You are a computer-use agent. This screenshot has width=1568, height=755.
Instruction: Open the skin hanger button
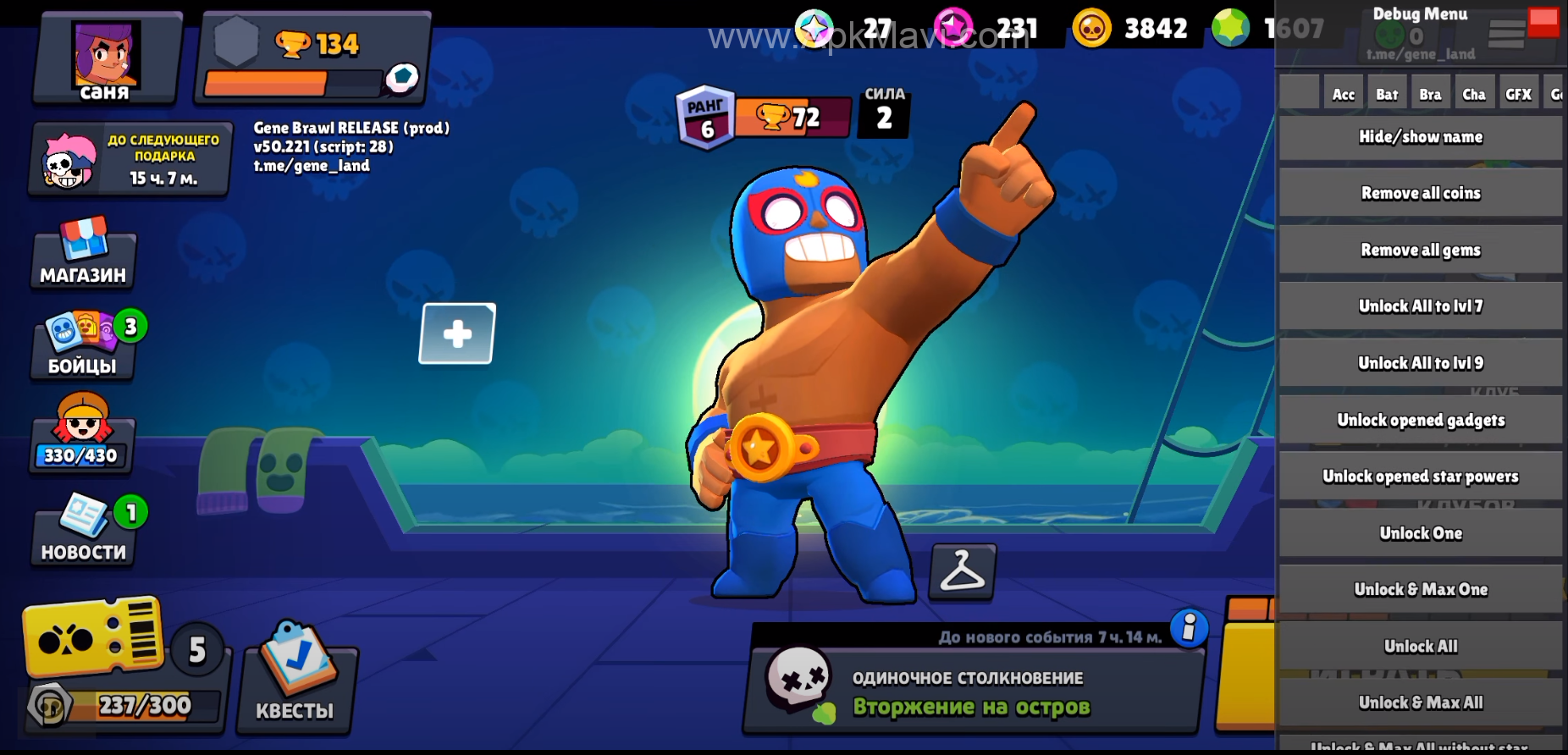pos(963,571)
